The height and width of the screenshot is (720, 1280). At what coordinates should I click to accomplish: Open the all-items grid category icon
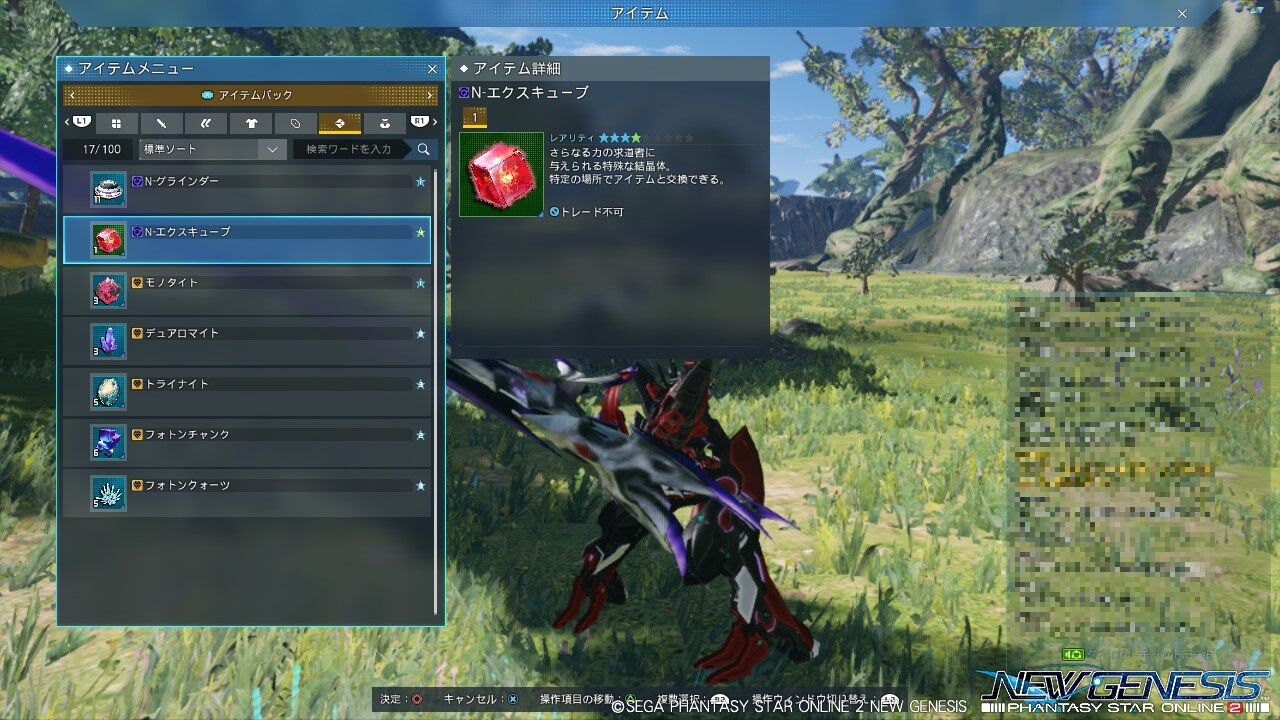[x=117, y=123]
